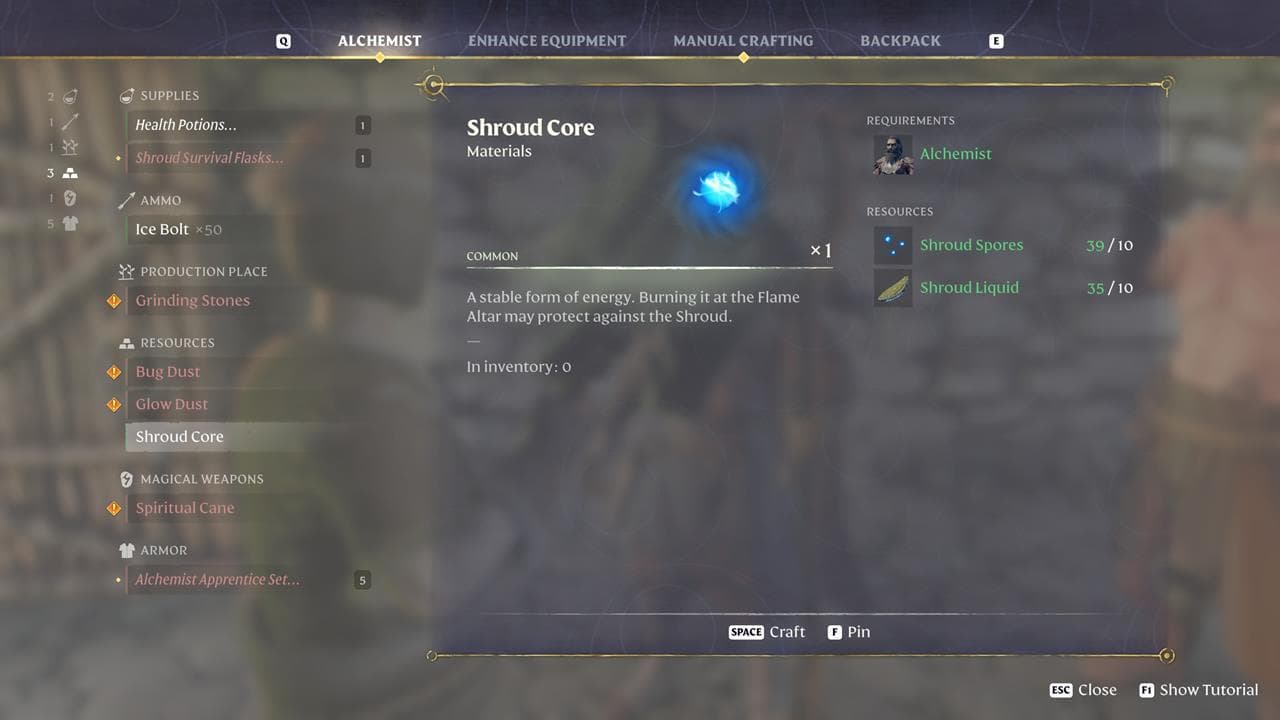1280x720 pixels.
Task: Open the Health Potions entry under Supplies
Action: (186, 124)
